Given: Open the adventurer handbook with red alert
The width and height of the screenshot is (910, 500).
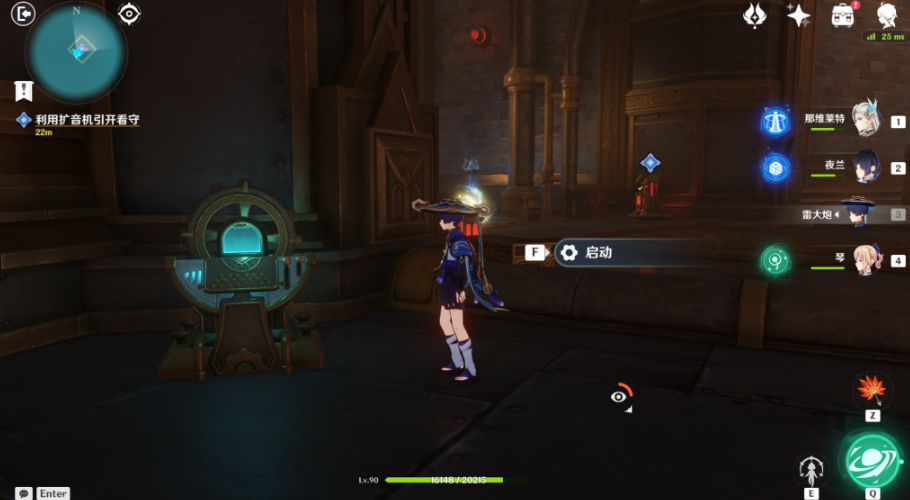Looking at the screenshot, I should 842,14.
